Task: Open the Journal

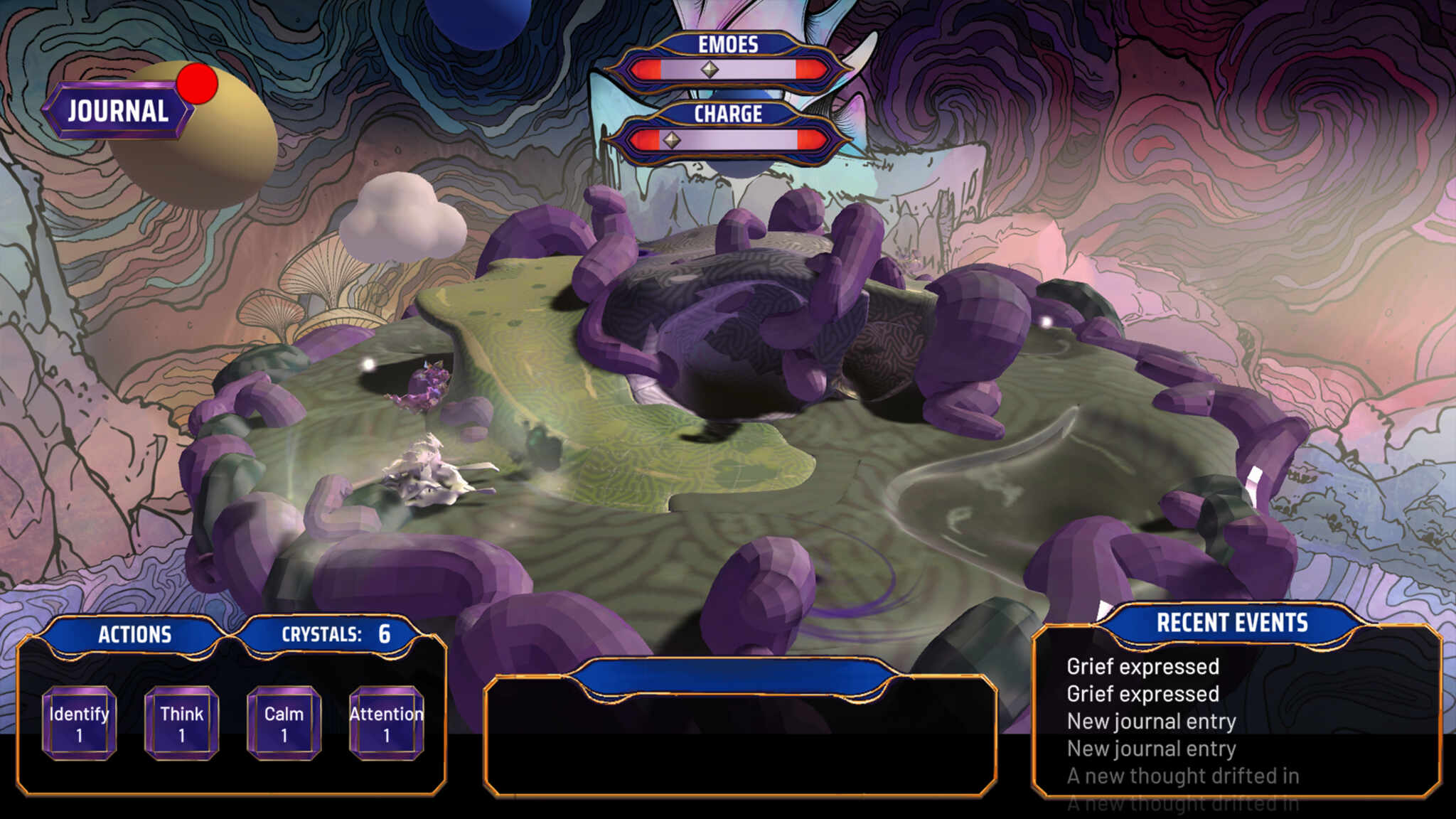Action: [x=118, y=111]
